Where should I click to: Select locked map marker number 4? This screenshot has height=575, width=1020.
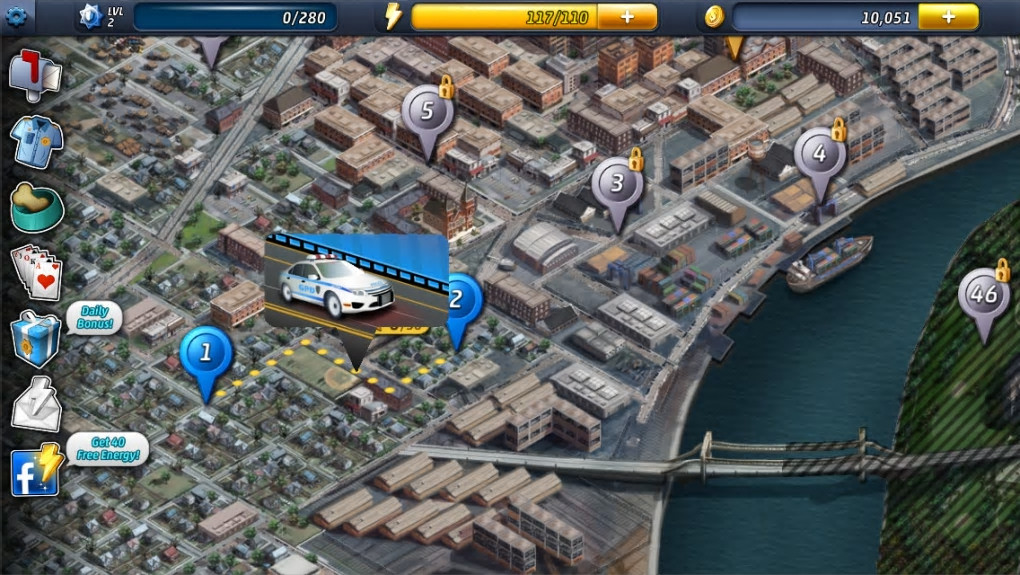(820, 156)
